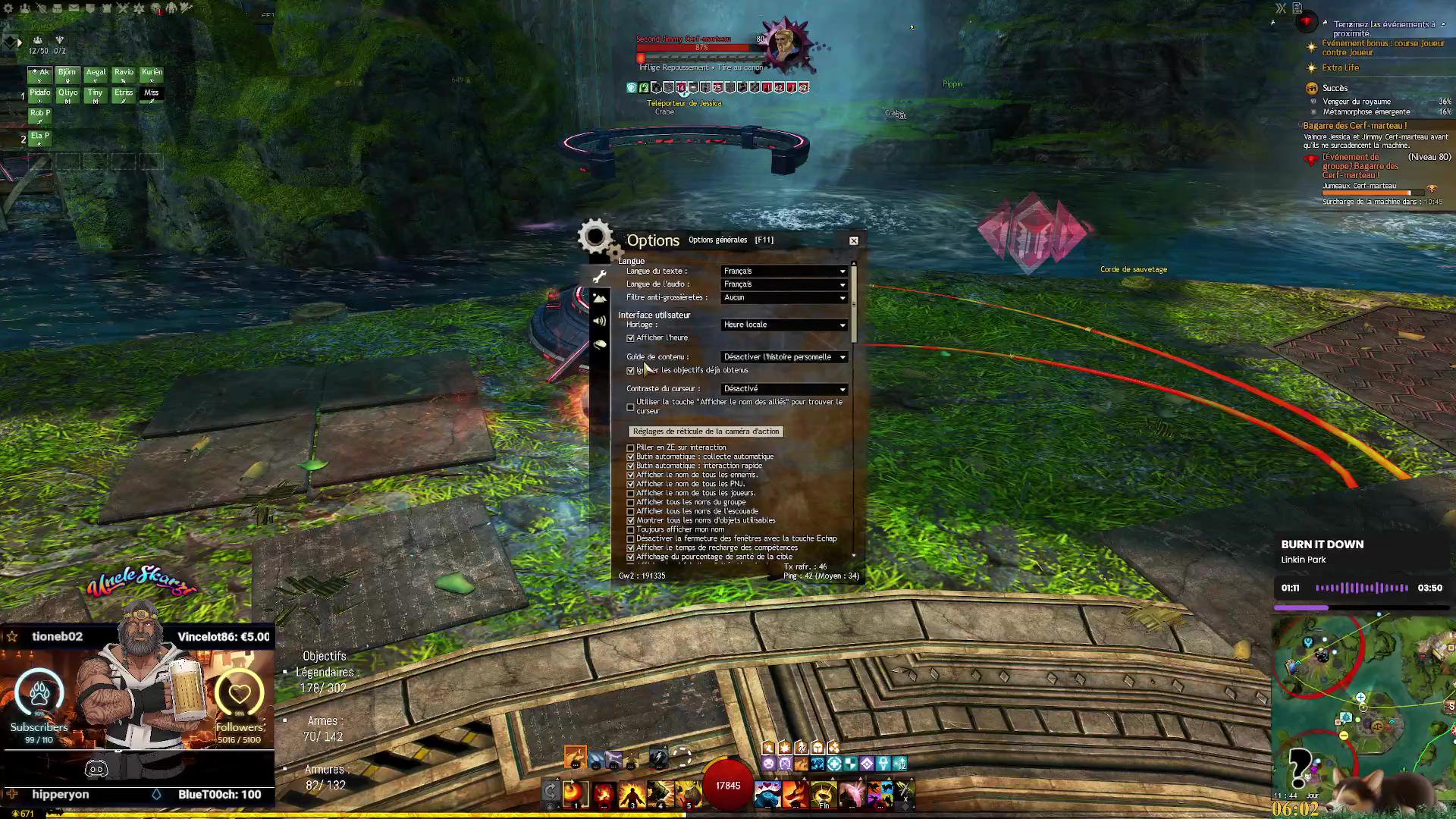Activate weapon skill number 3
The image size is (1456, 819).
(632, 793)
